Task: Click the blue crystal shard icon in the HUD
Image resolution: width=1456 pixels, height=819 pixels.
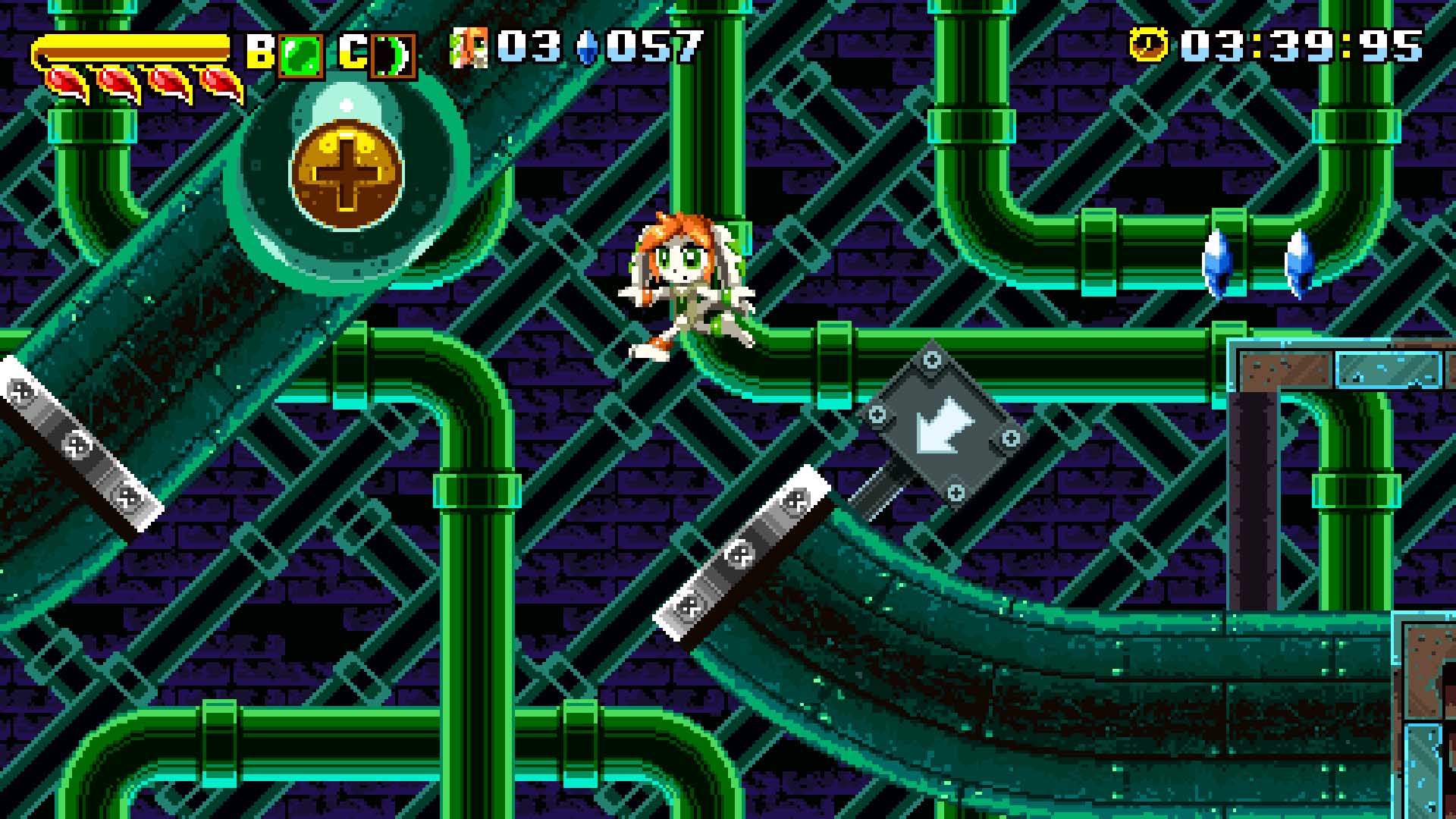Action: coord(588,47)
